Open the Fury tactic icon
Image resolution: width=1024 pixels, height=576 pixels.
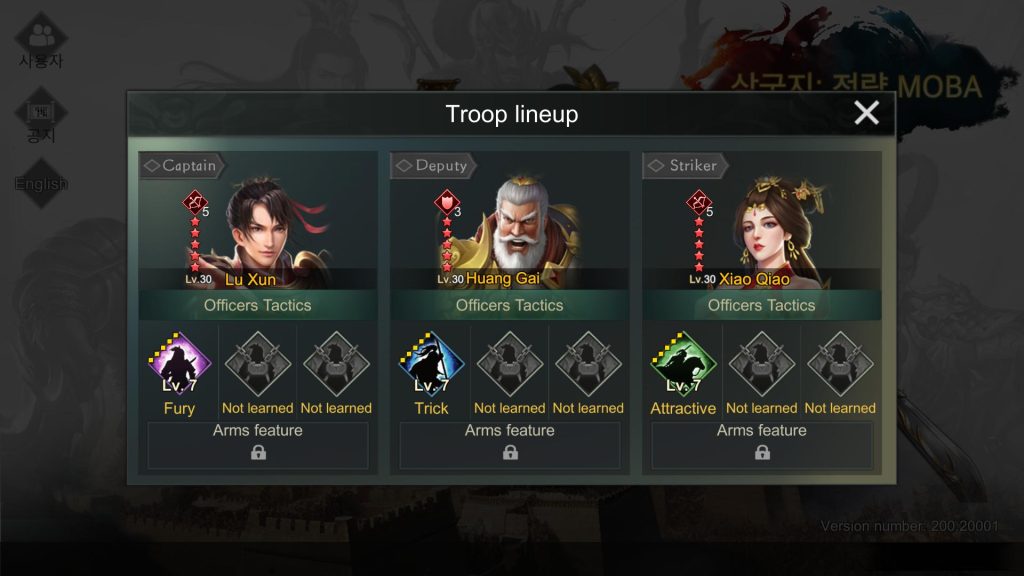179,366
